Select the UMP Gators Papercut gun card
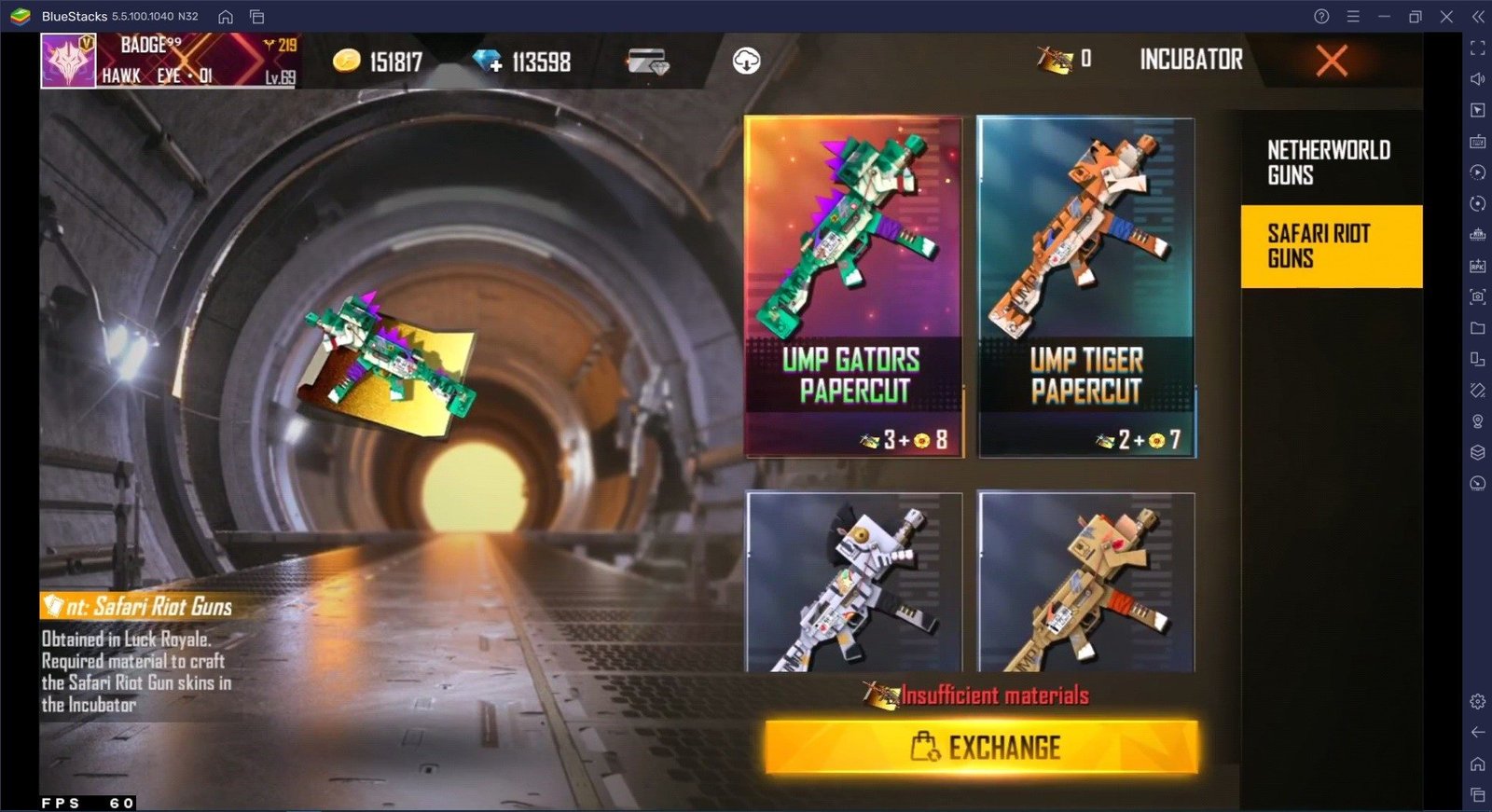Image resolution: width=1492 pixels, height=812 pixels. (x=851, y=284)
